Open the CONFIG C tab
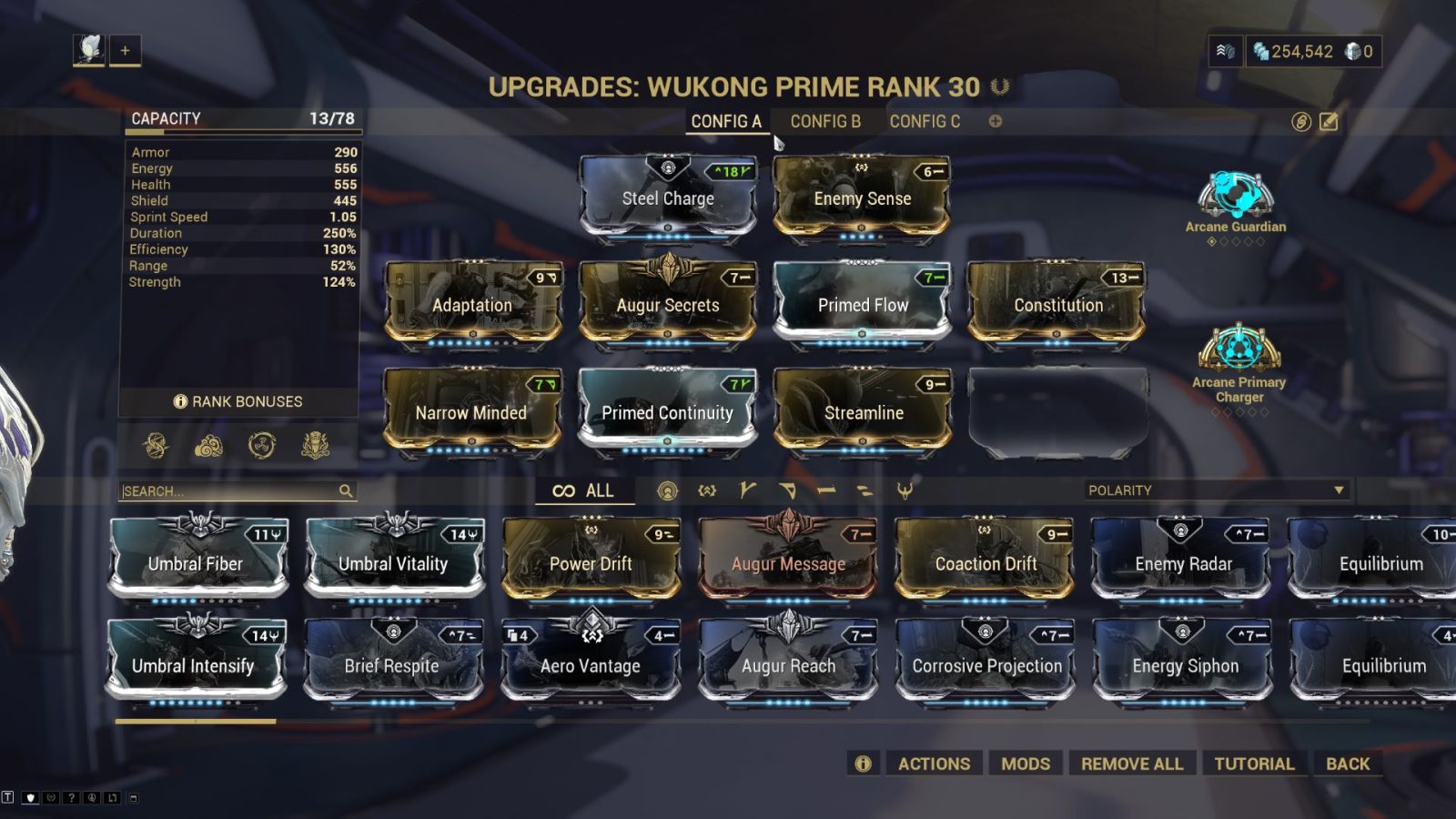This screenshot has width=1456, height=819. (x=925, y=121)
